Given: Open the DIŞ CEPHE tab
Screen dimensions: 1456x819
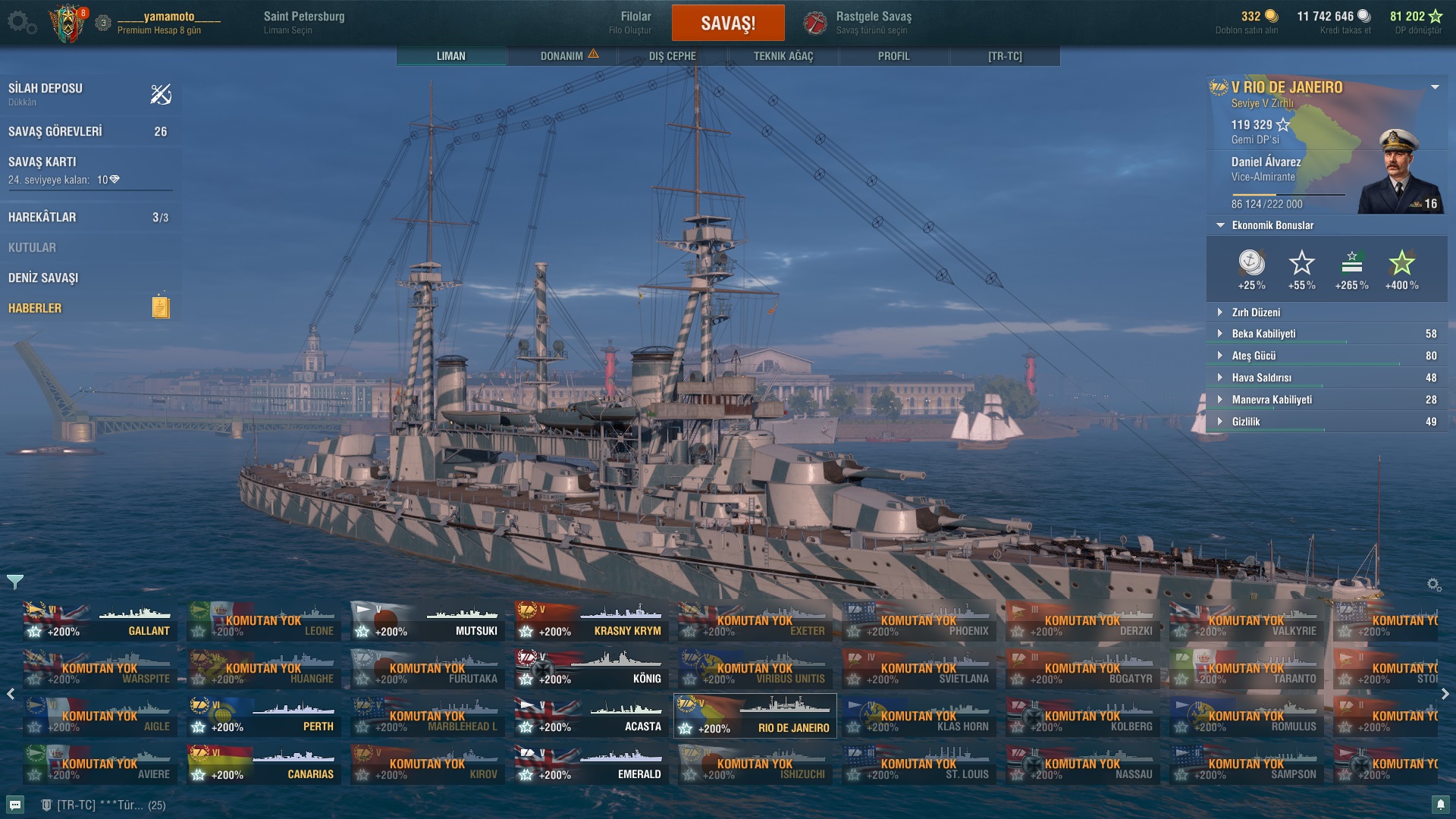Looking at the screenshot, I should coord(672,56).
